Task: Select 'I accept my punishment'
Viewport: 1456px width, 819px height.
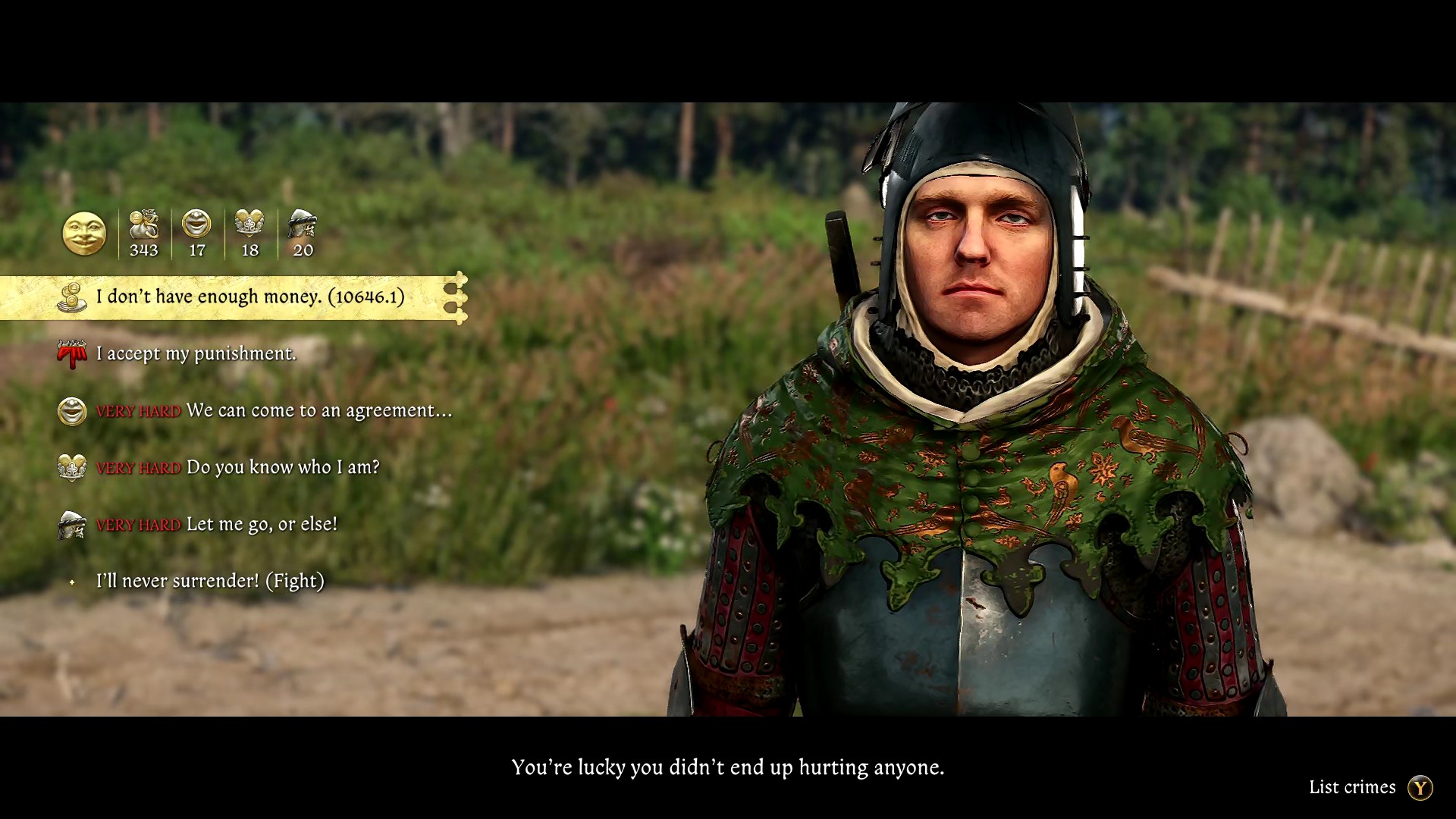Action: coord(194,353)
